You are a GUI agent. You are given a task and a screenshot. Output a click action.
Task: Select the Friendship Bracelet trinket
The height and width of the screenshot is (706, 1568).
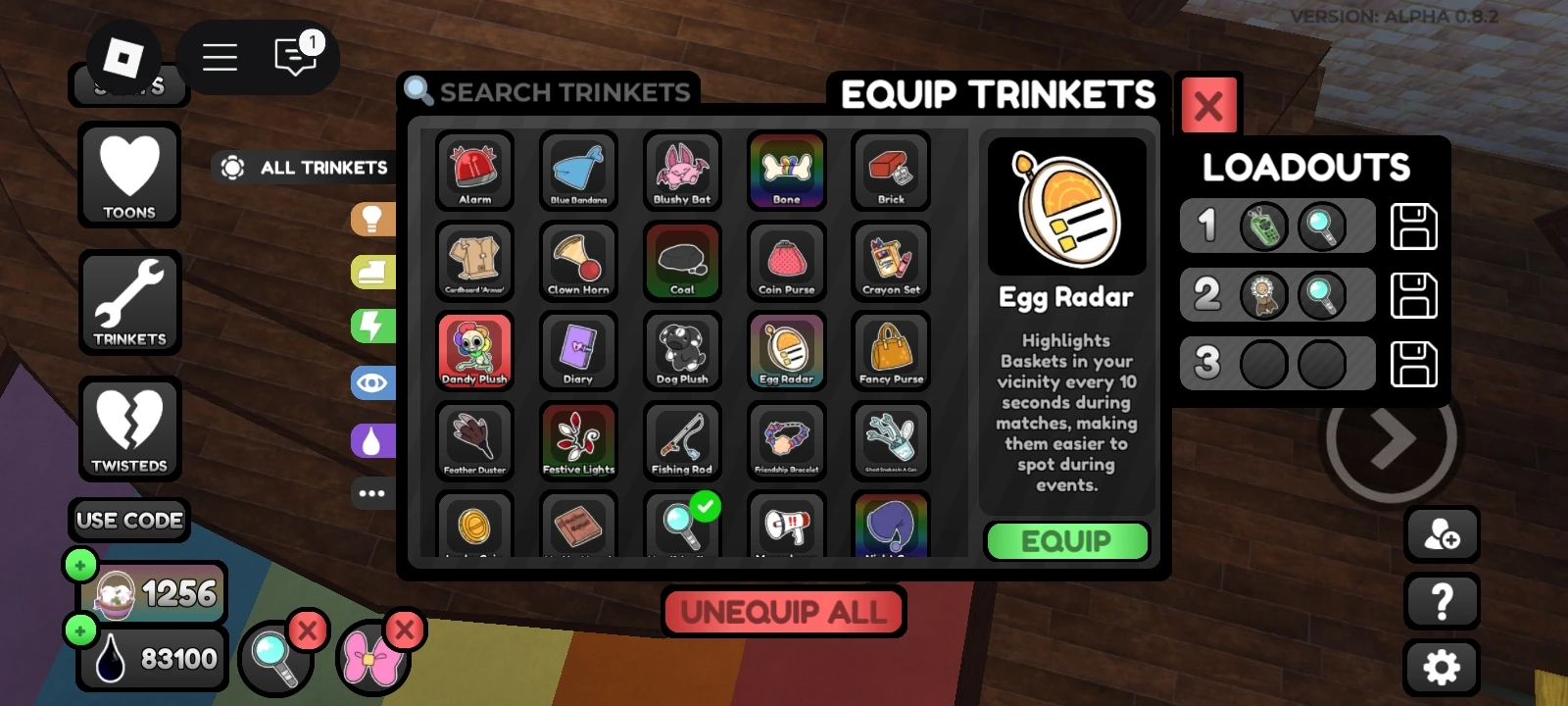[786, 439]
